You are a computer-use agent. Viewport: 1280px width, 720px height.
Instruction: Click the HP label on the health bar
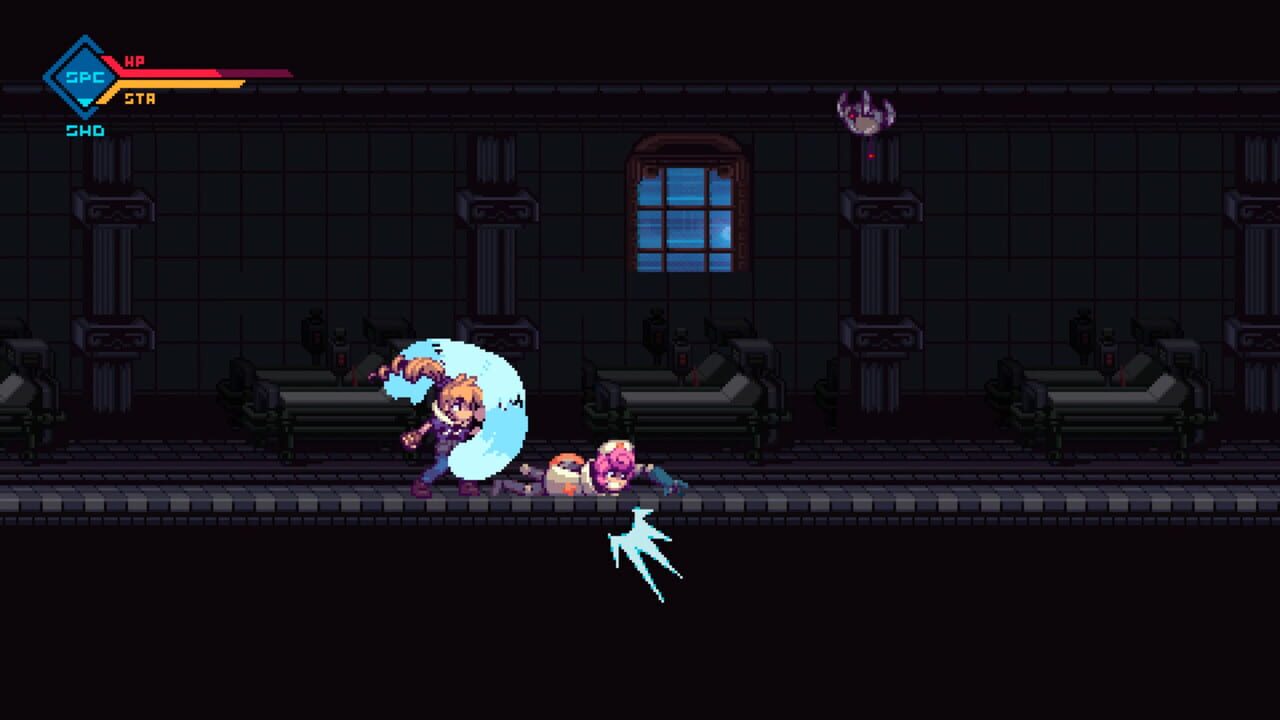coord(134,61)
